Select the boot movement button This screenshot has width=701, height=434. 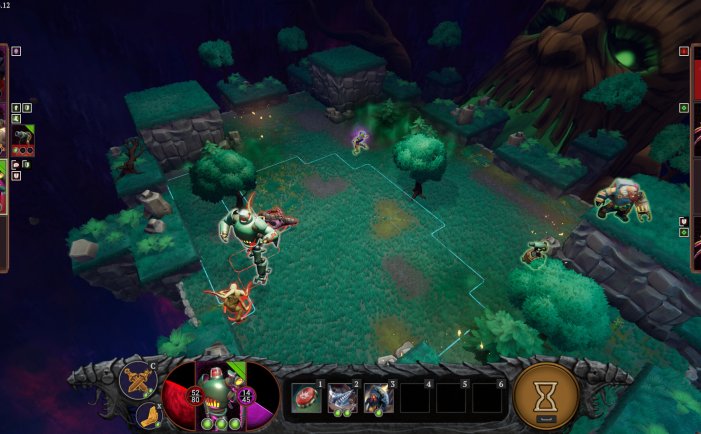tap(146, 414)
